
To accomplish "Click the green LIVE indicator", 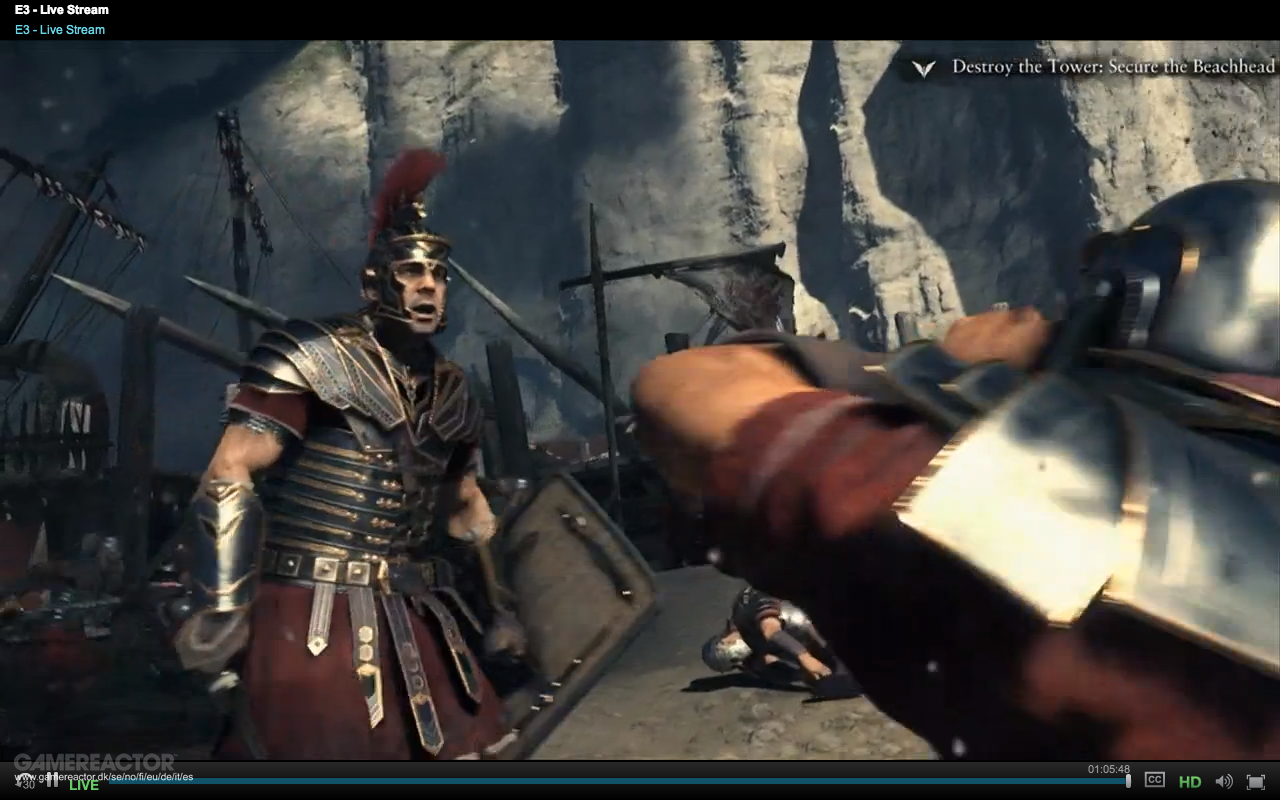I will pos(83,784).
